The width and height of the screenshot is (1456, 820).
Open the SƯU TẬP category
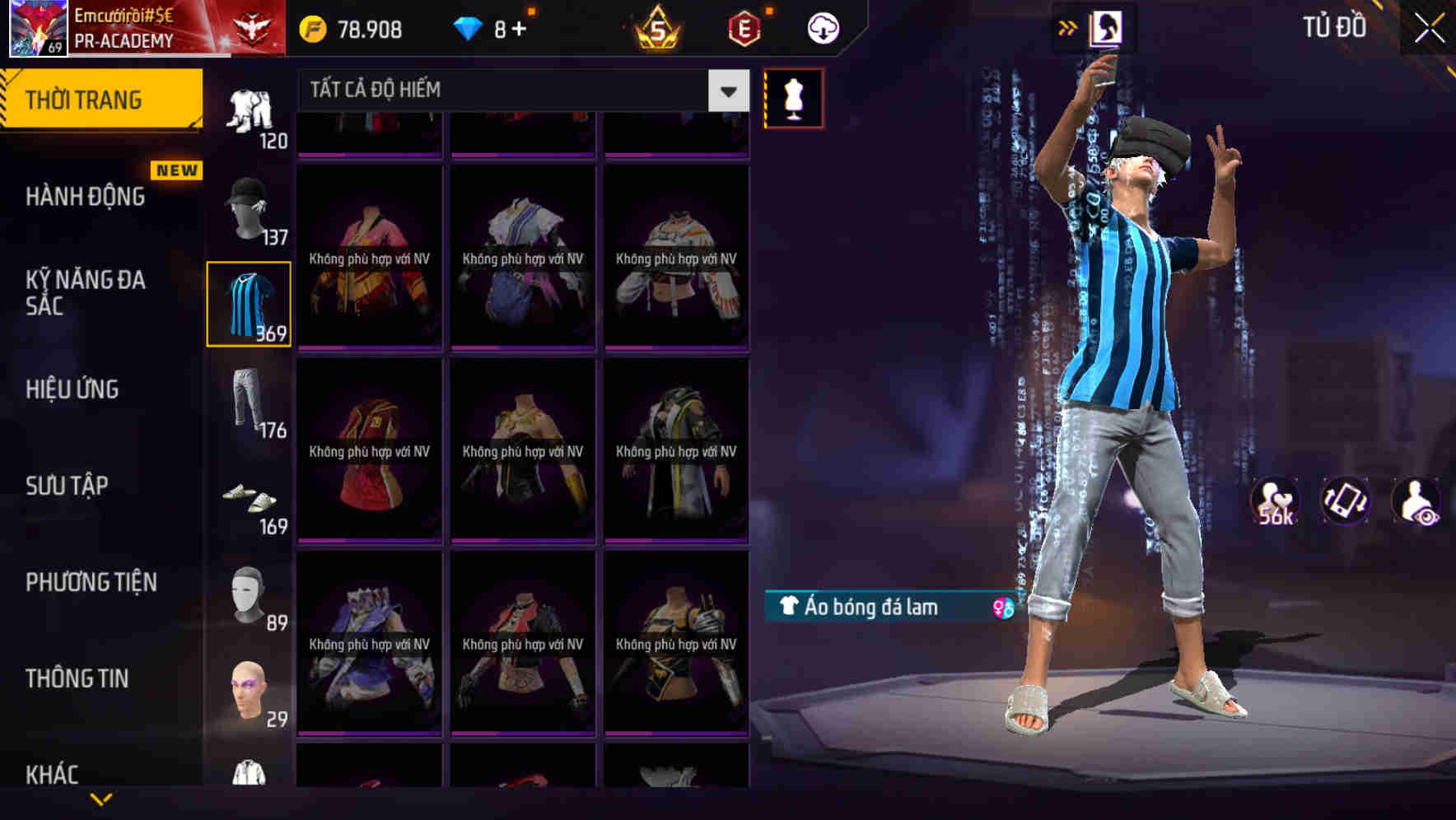[68, 486]
